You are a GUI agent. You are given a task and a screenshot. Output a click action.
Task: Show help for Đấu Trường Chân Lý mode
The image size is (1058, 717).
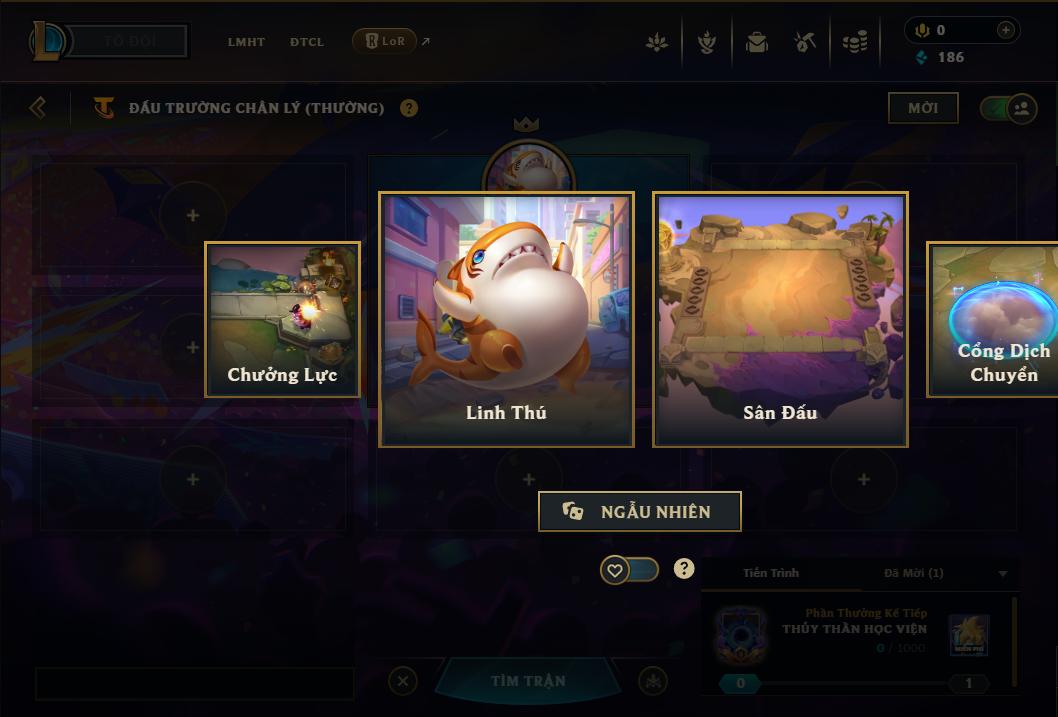(409, 108)
